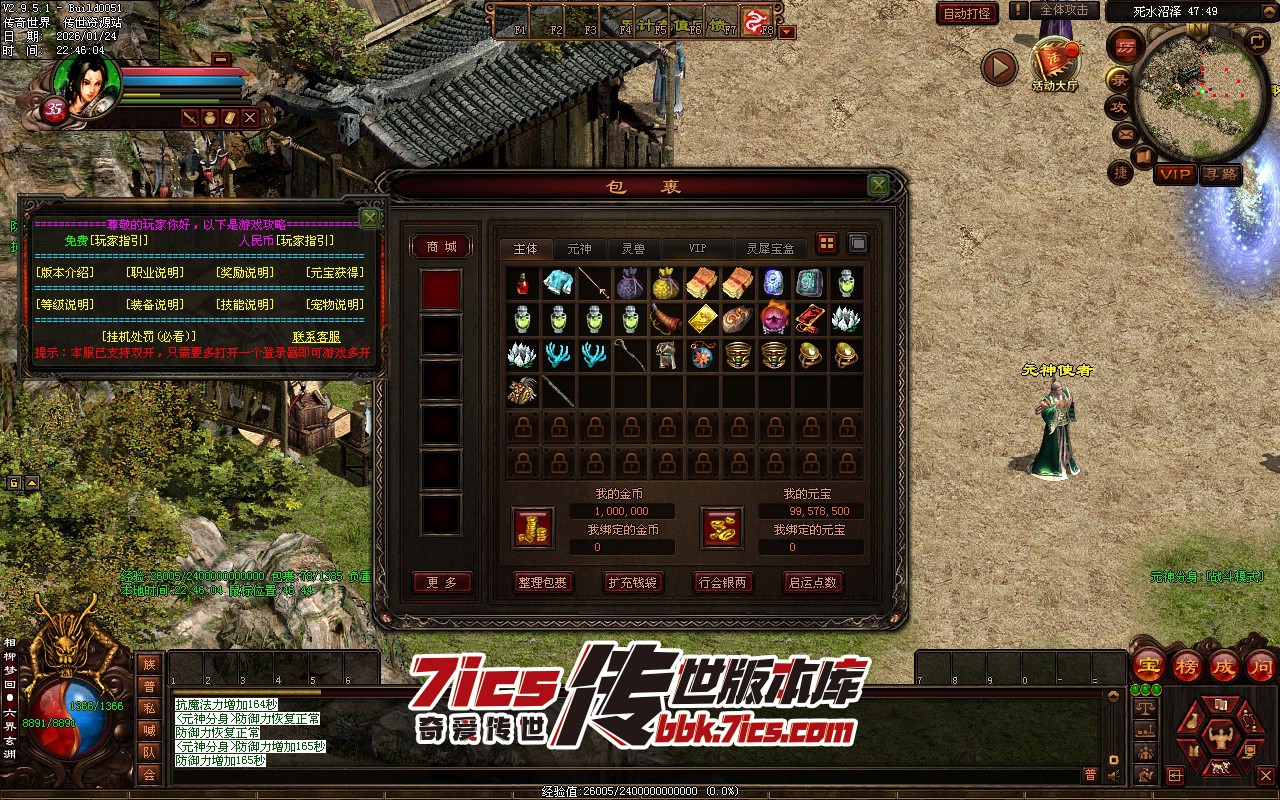Choose the 扩充钱袋 button
The height and width of the screenshot is (800, 1280).
(x=633, y=582)
